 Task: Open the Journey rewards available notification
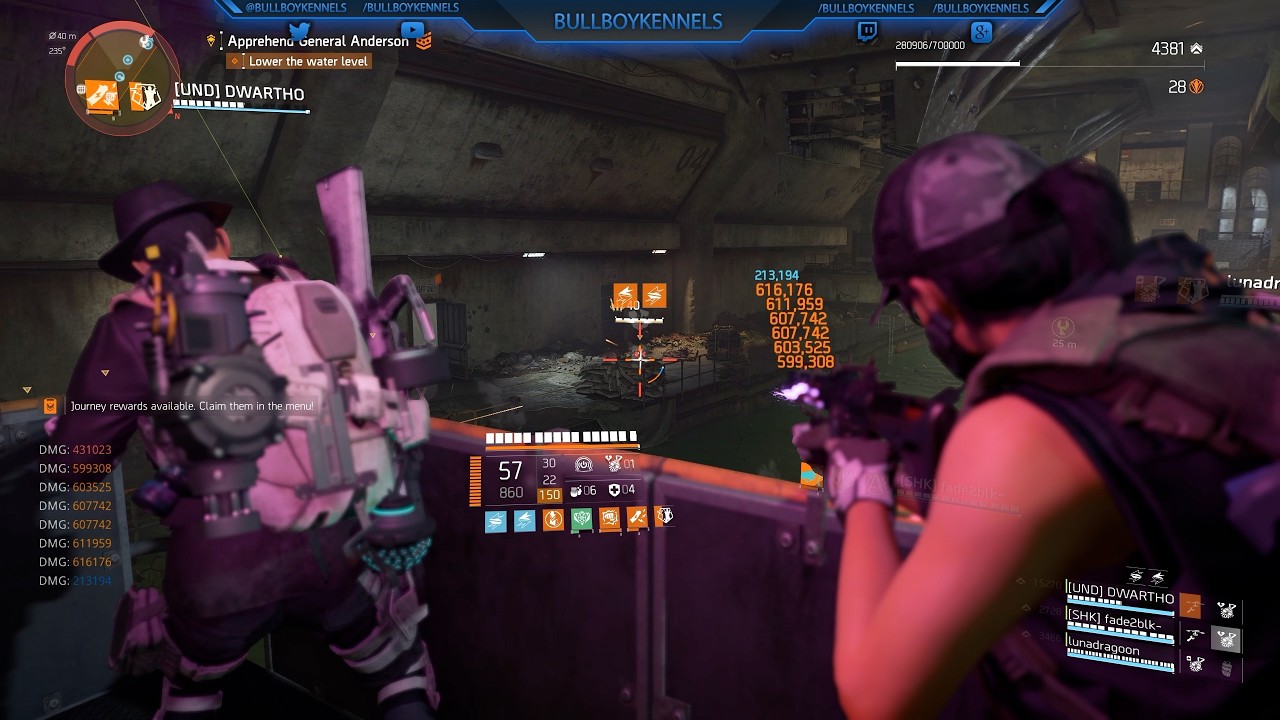point(191,406)
